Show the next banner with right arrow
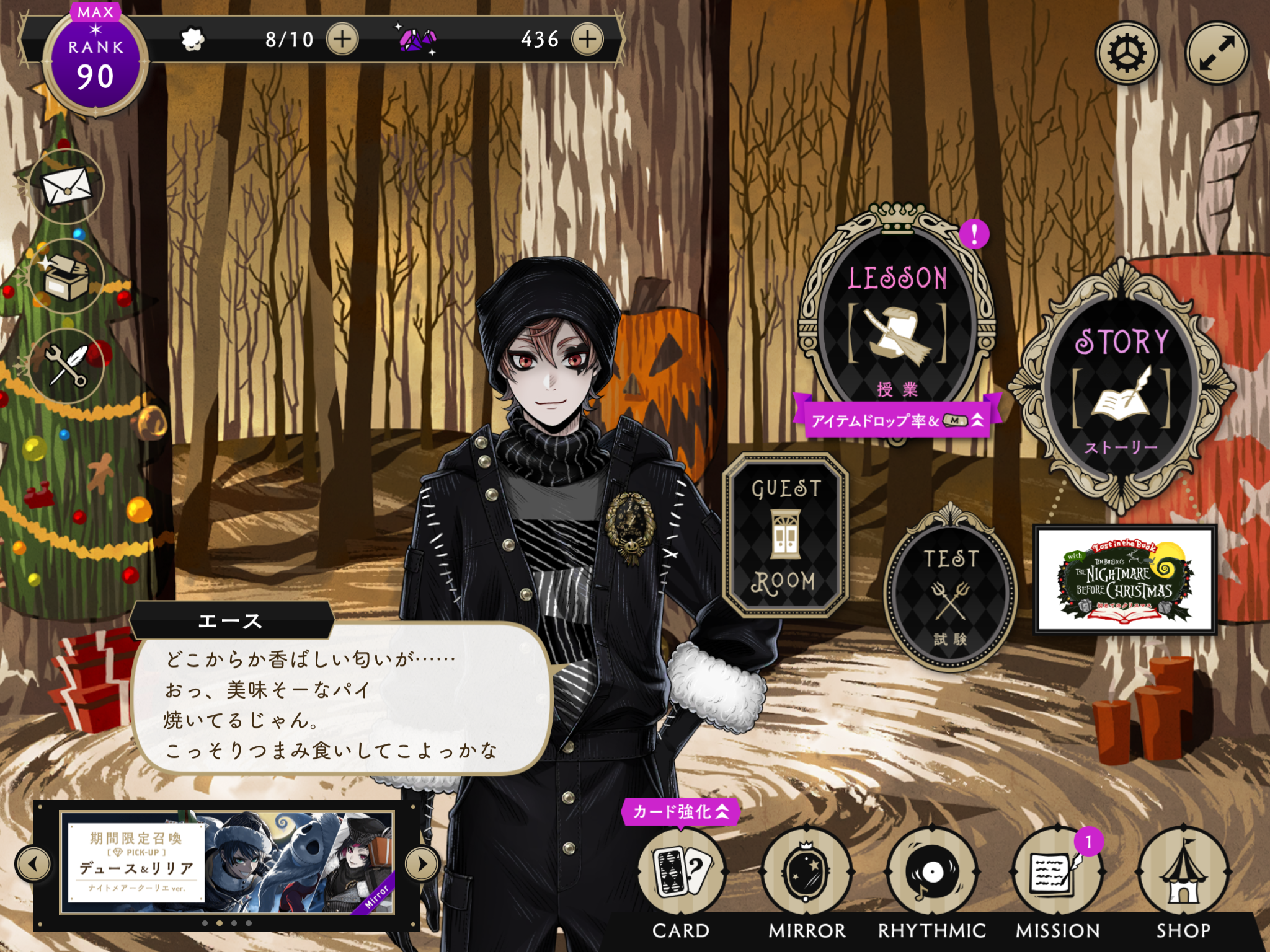 [x=422, y=863]
